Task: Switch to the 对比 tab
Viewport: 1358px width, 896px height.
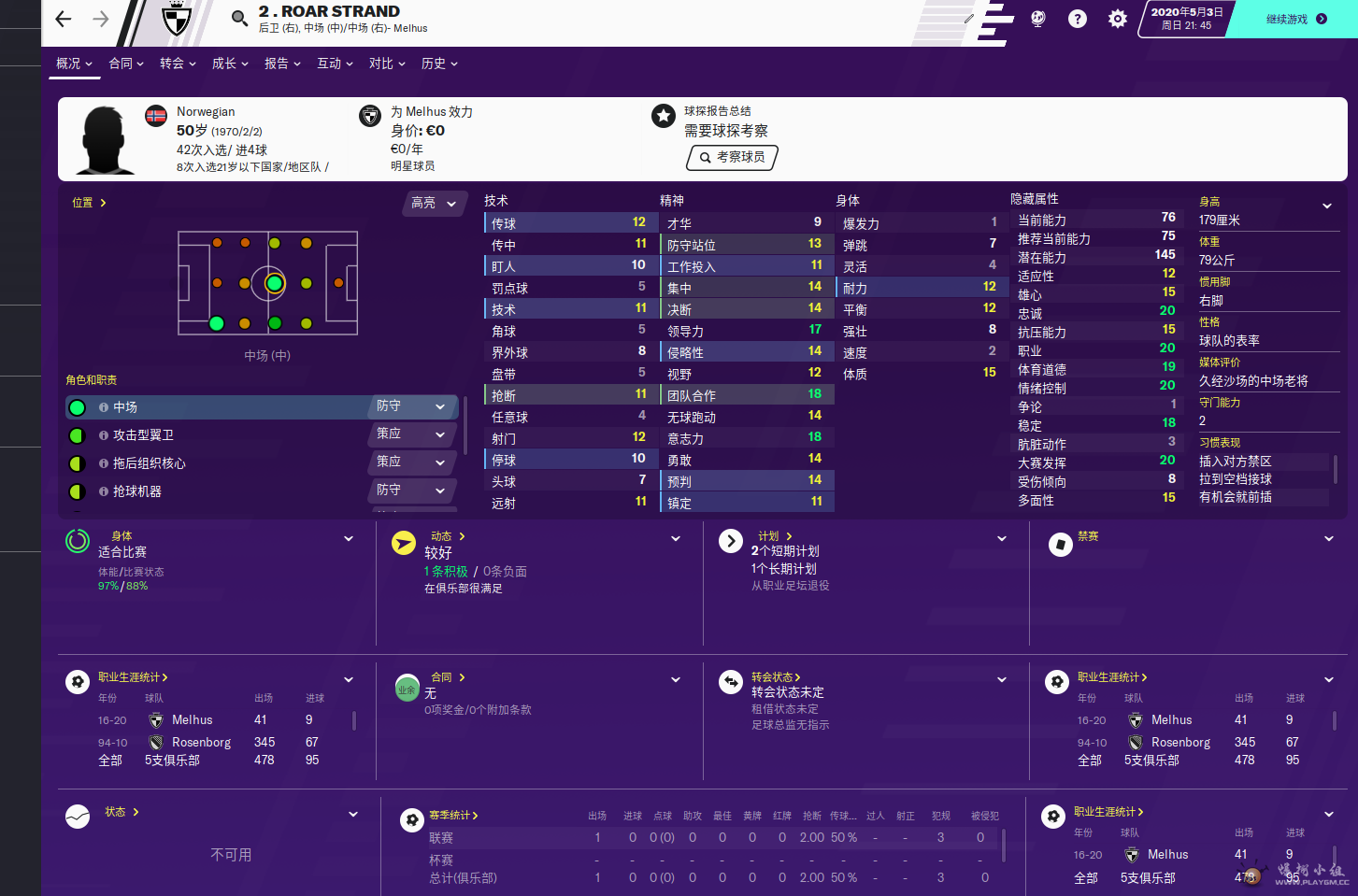Action: click(386, 64)
